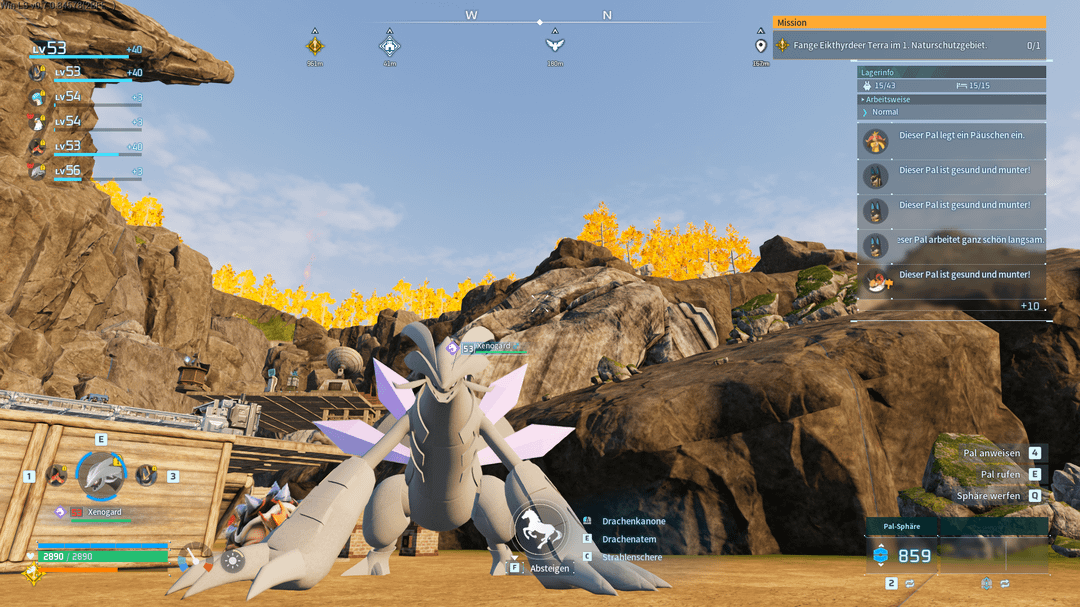Select the location pin compass marker
This screenshot has height=607, width=1080.
pyautogui.click(x=760, y=45)
